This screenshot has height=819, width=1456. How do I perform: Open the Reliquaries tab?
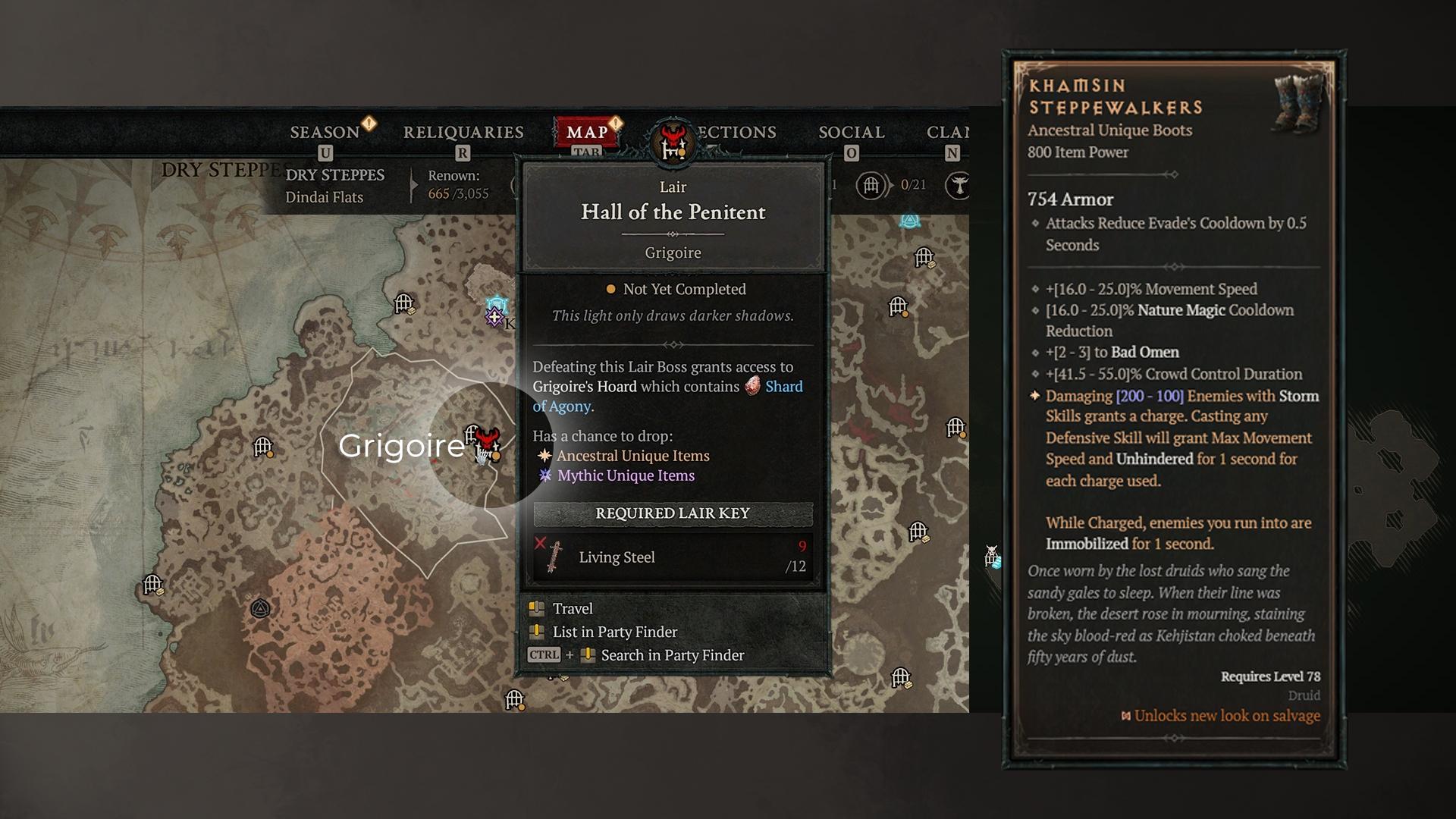463,132
